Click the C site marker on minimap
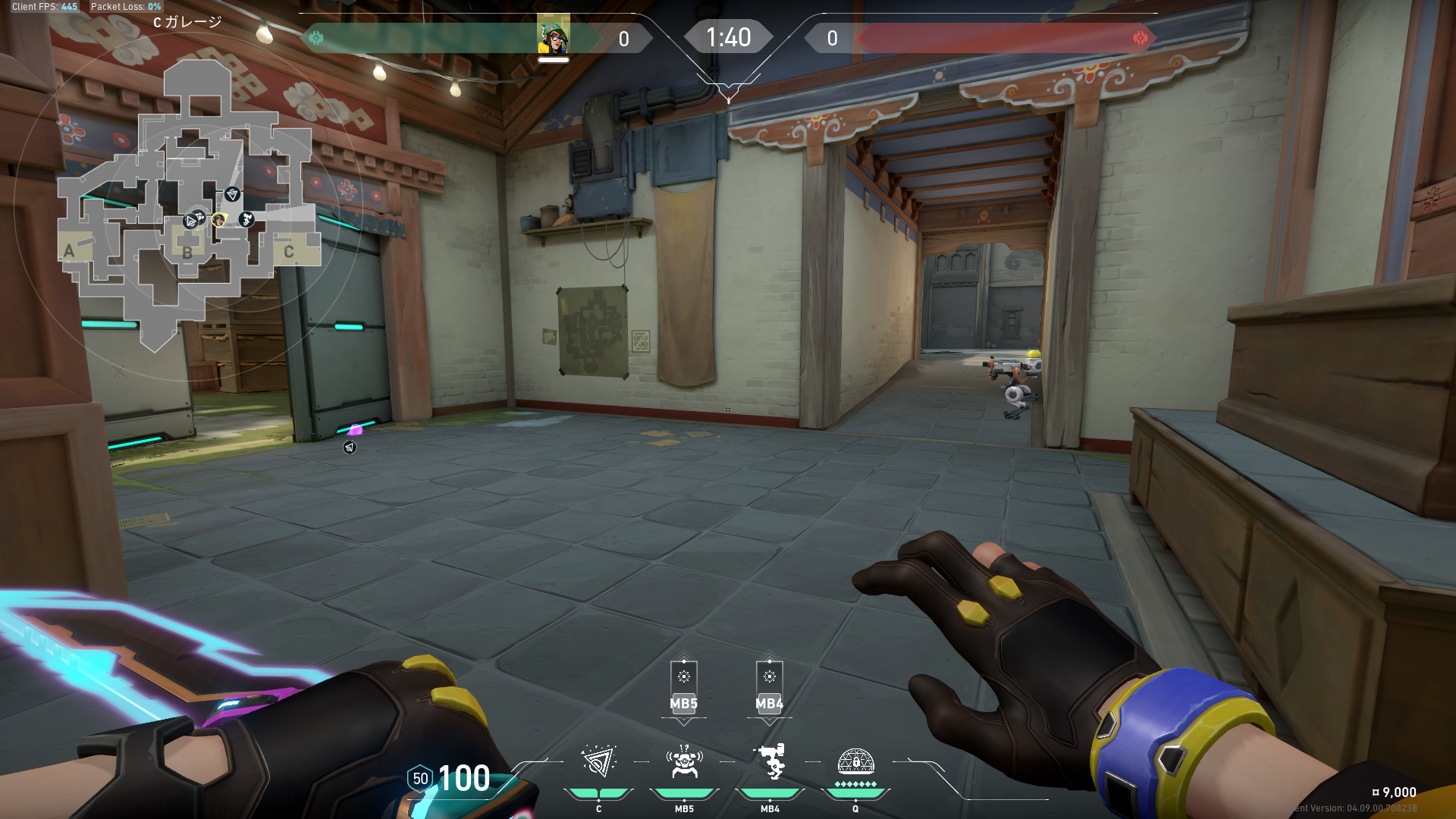 click(288, 252)
